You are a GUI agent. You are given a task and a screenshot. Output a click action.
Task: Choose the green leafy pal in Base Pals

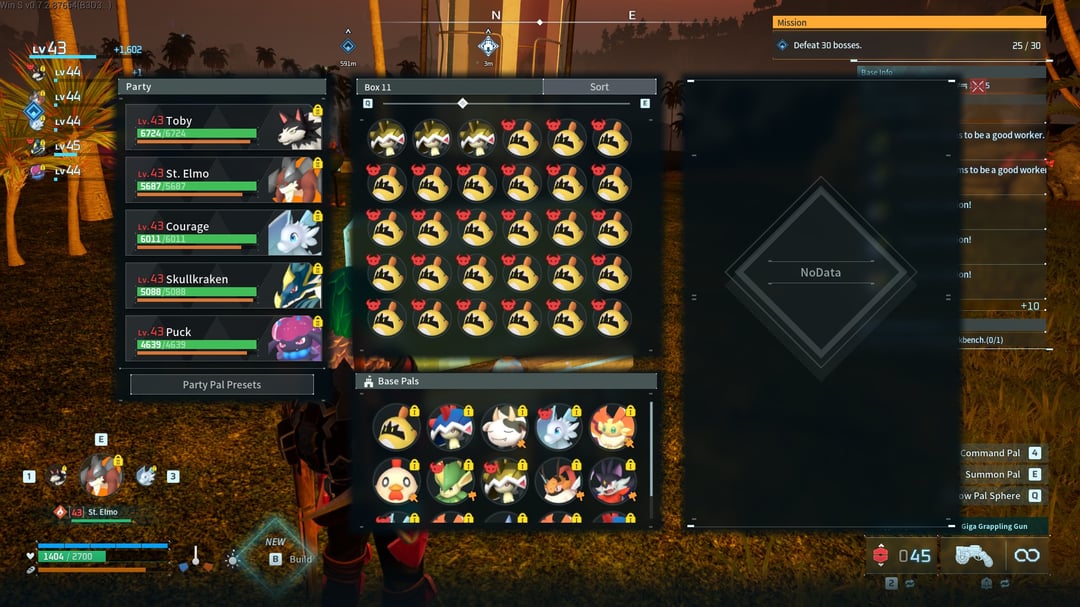[x=450, y=481]
